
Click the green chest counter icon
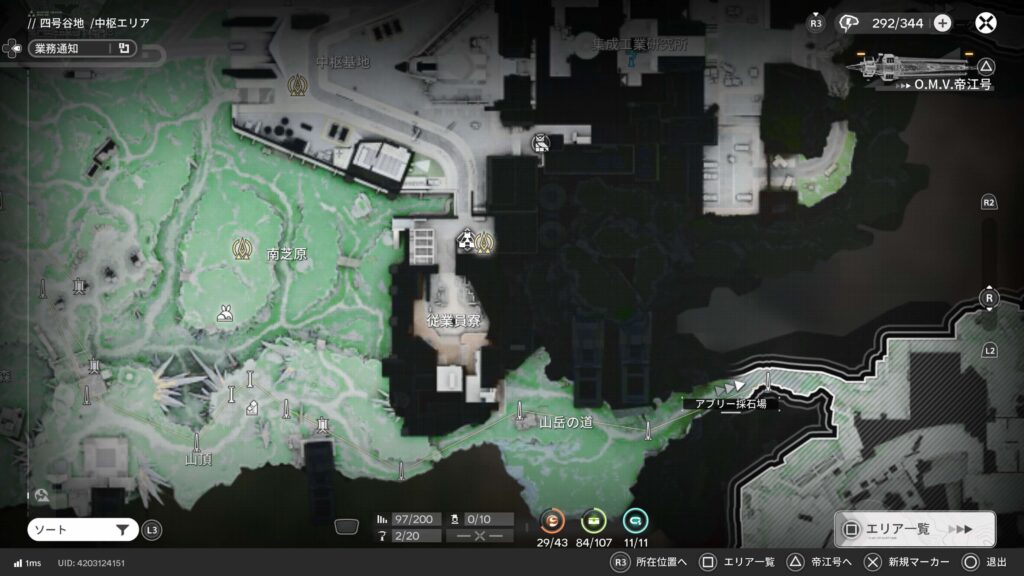coord(594,520)
